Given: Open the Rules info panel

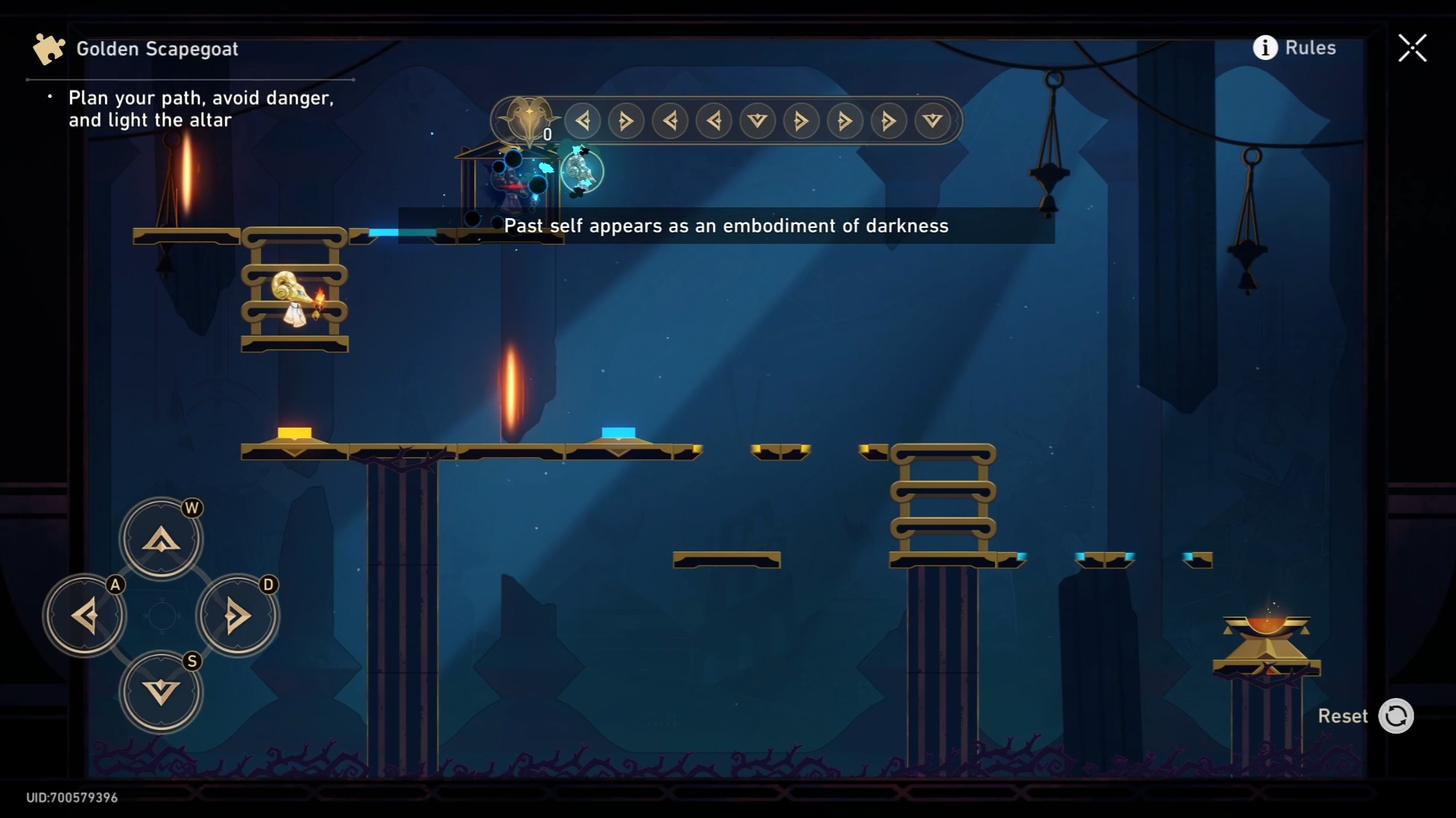Looking at the screenshot, I should coord(1294,48).
